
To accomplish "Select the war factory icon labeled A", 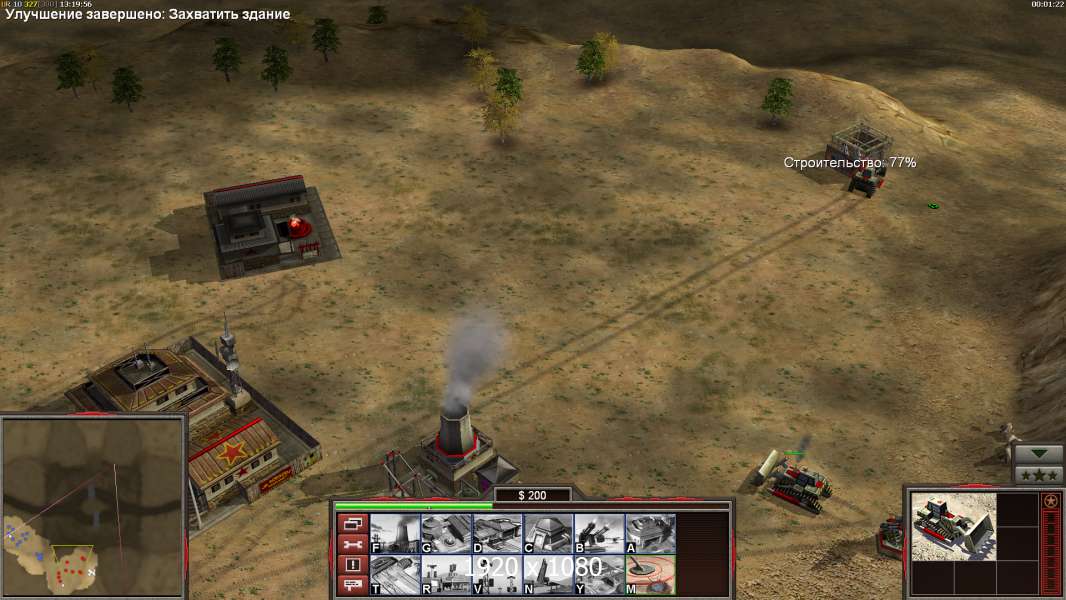I will coord(650,533).
